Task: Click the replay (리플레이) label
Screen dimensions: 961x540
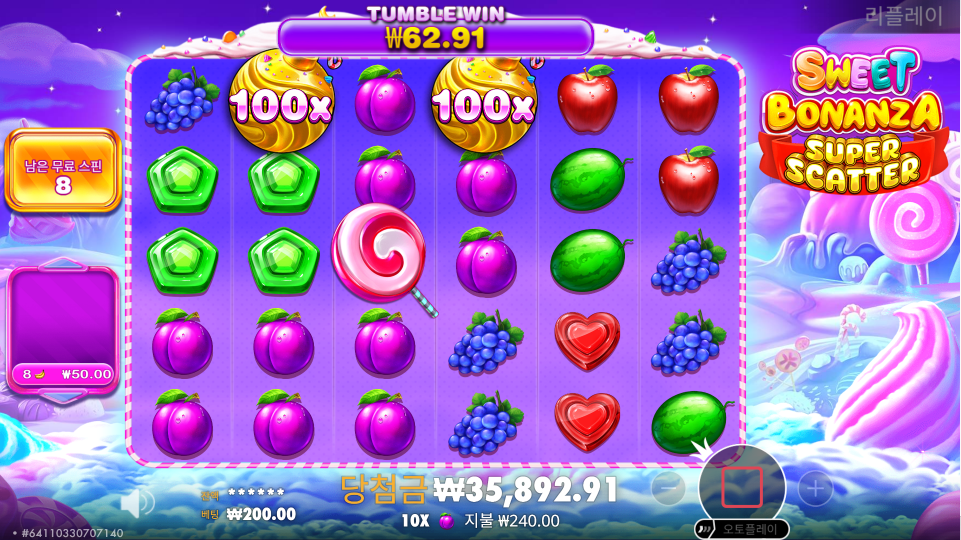Action: [904, 15]
